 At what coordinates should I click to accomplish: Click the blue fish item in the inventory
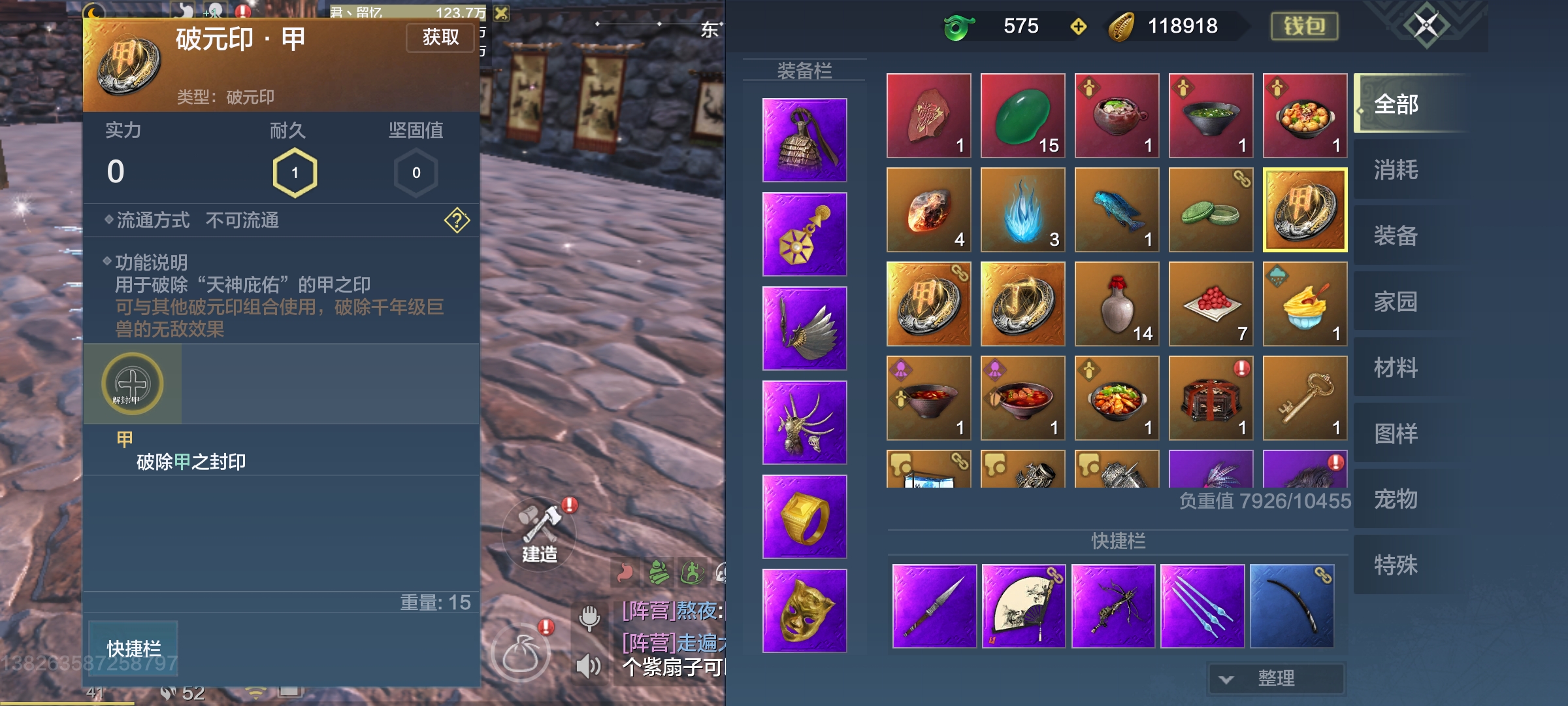pos(1117,209)
